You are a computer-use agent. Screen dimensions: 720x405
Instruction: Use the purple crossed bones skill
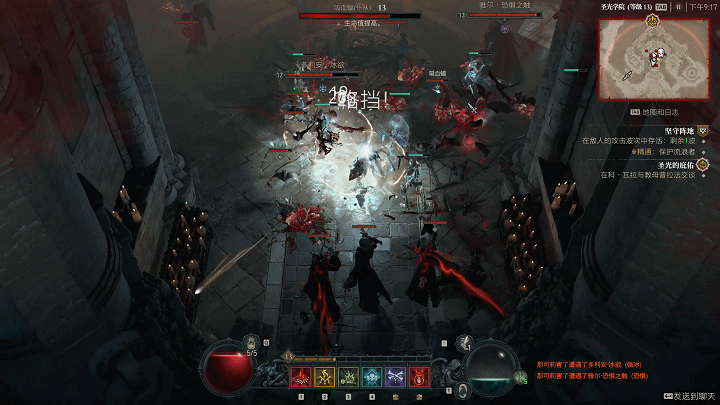396,376
